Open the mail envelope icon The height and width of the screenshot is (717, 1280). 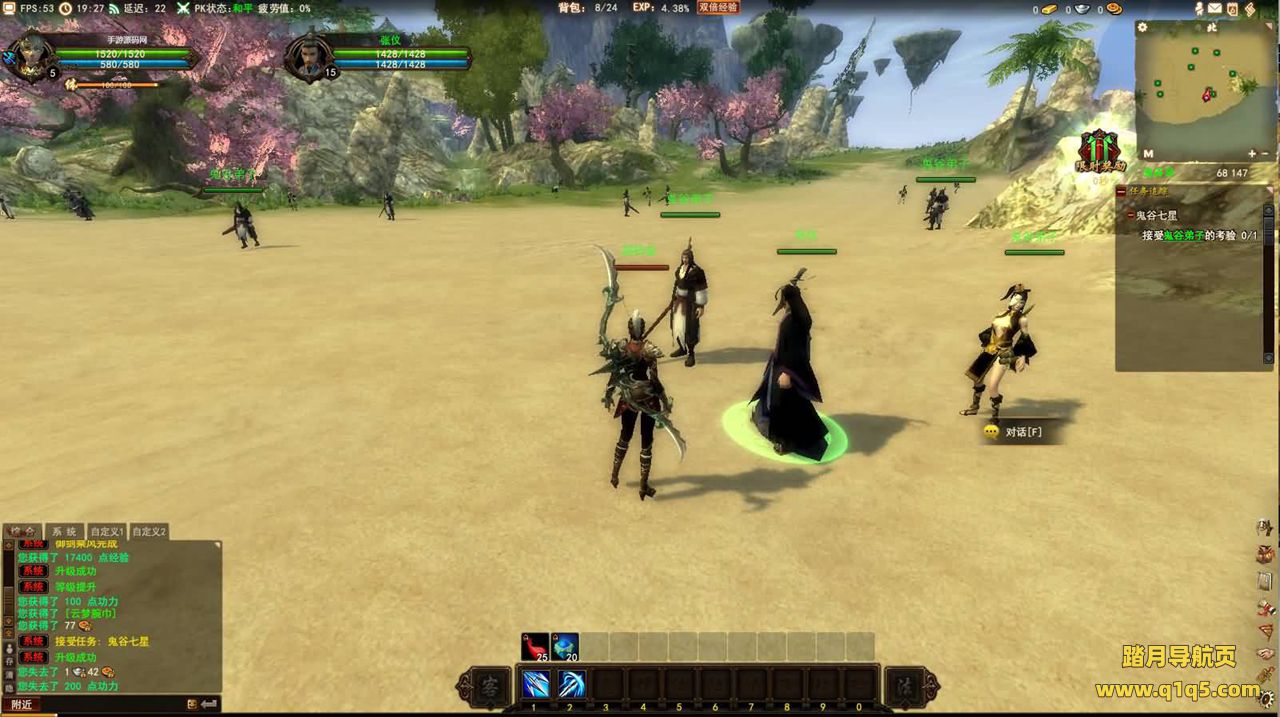pos(1215,9)
